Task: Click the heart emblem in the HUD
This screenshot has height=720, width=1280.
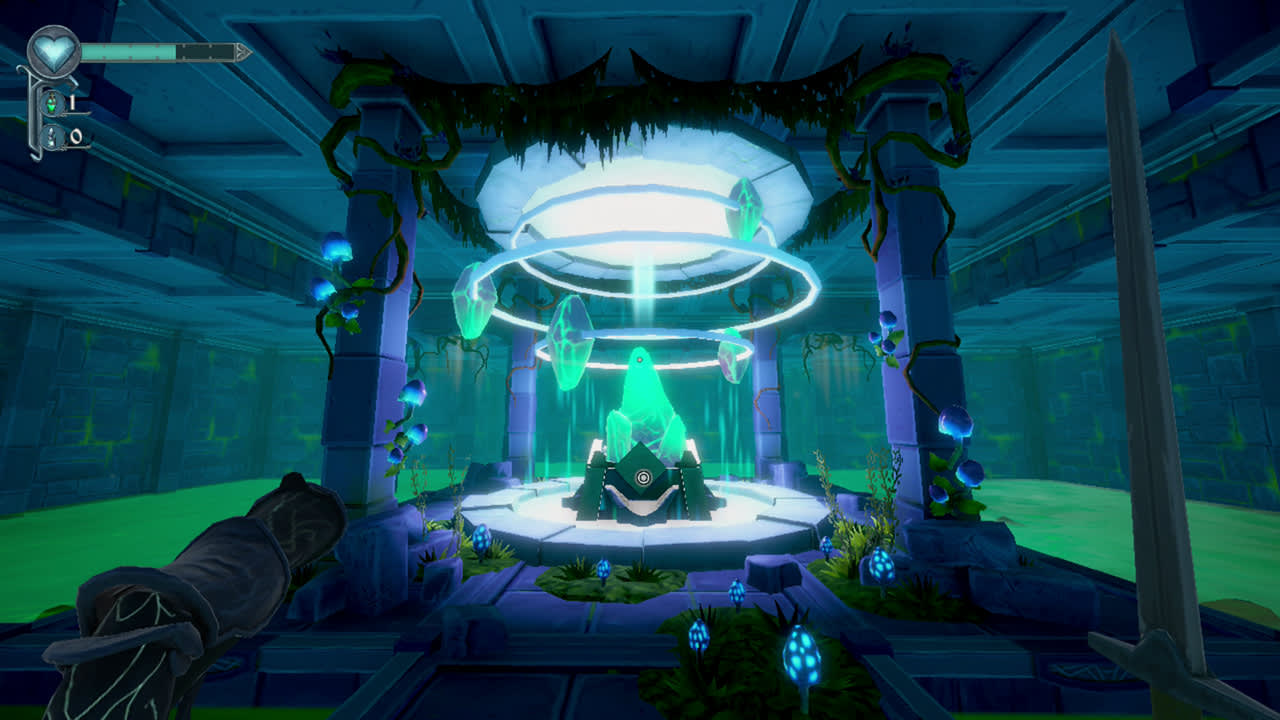Action: (55, 48)
